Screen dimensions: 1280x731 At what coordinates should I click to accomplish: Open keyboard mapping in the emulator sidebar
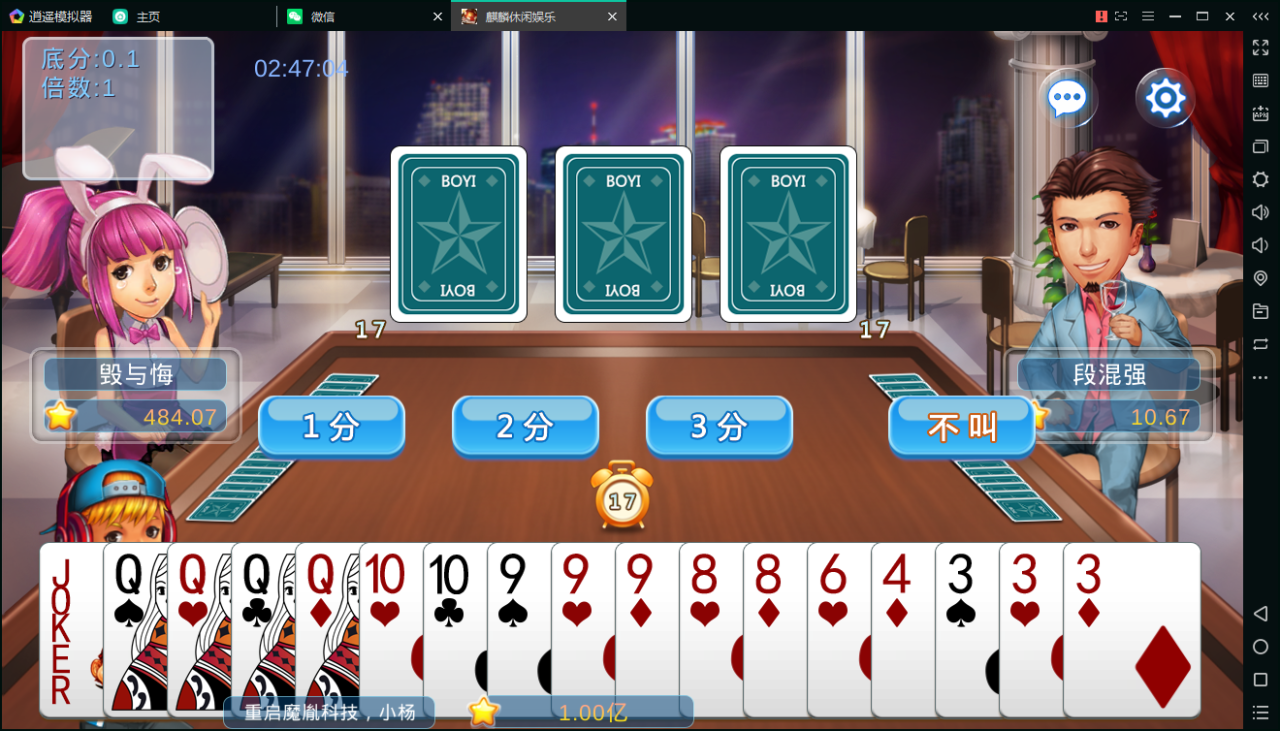point(1260,80)
